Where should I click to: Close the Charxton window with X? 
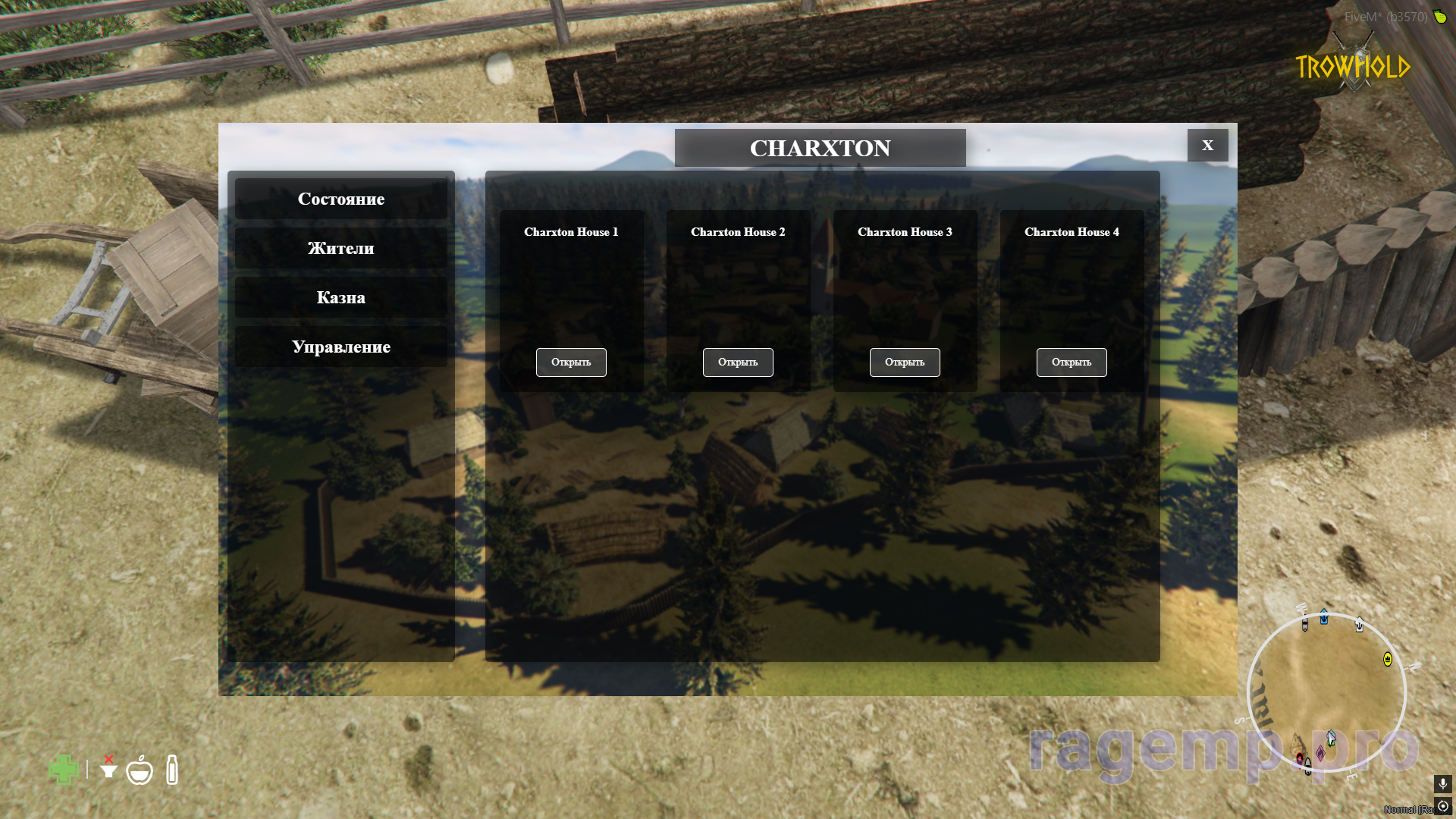click(1207, 145)
